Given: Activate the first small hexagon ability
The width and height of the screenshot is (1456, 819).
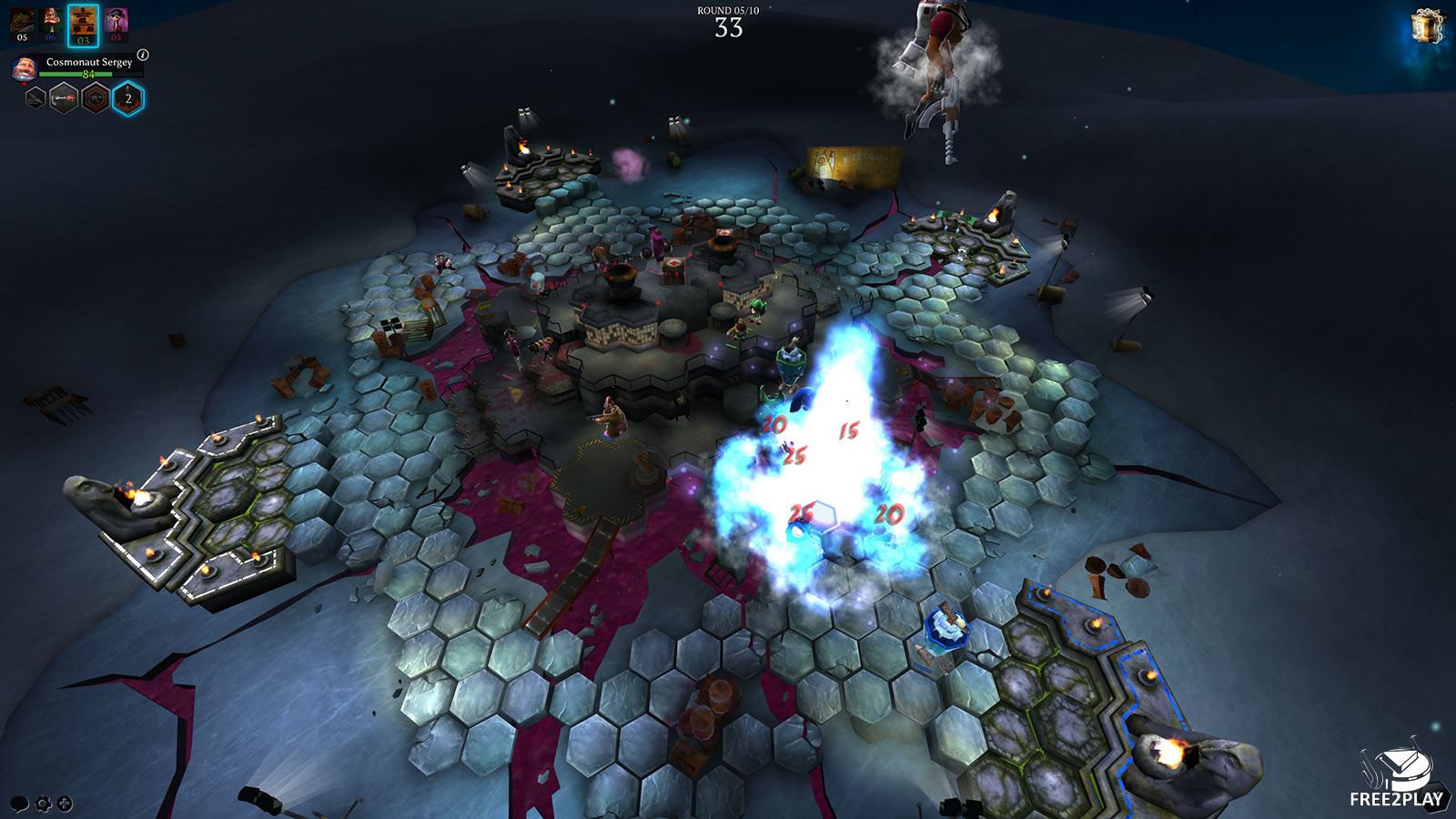Looking at the screenshot, I should pyautogui.click(x=35, y=98).
